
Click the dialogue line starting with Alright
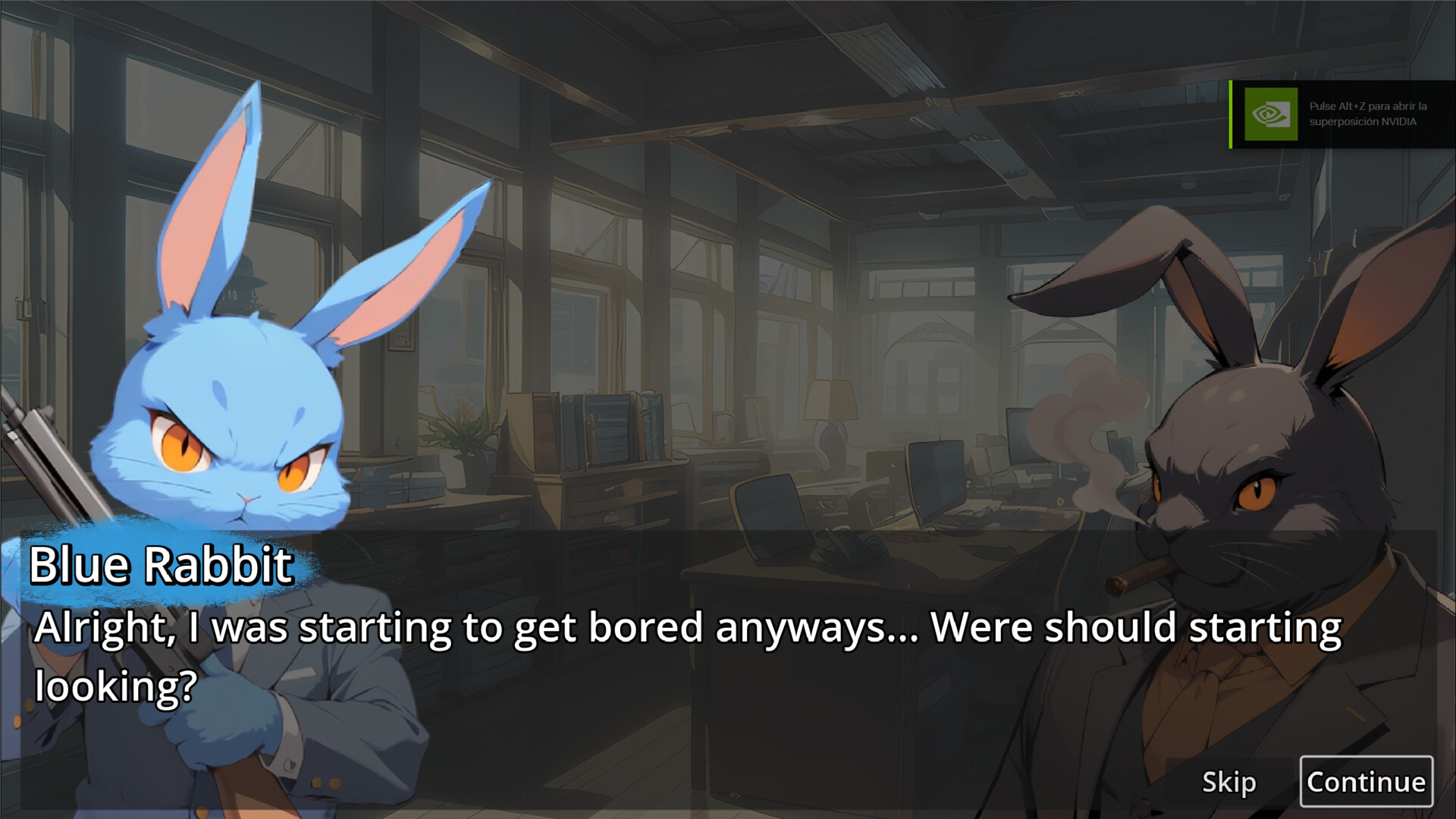point(682,628)
